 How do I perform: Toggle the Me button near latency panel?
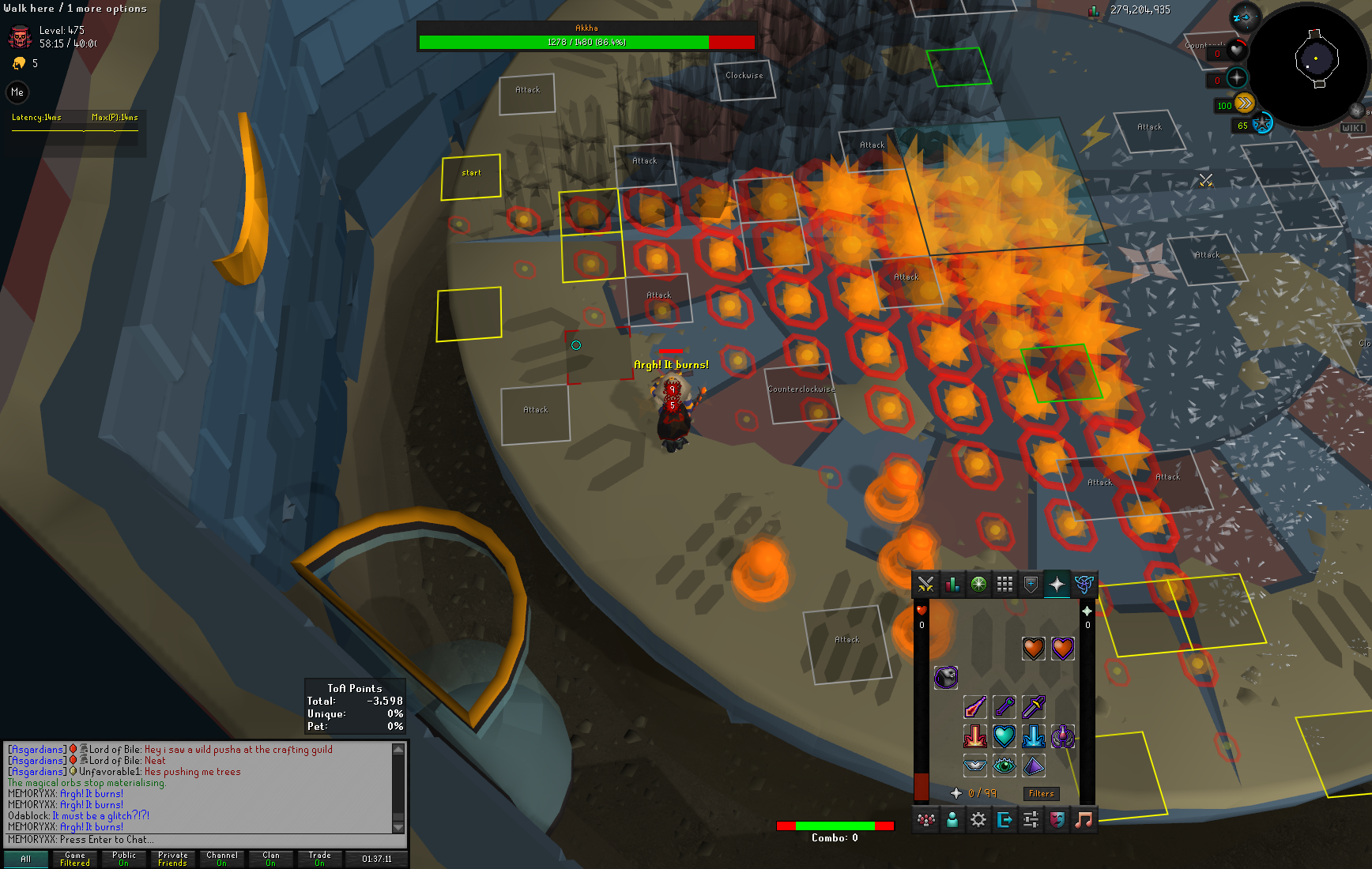(17, 92)
